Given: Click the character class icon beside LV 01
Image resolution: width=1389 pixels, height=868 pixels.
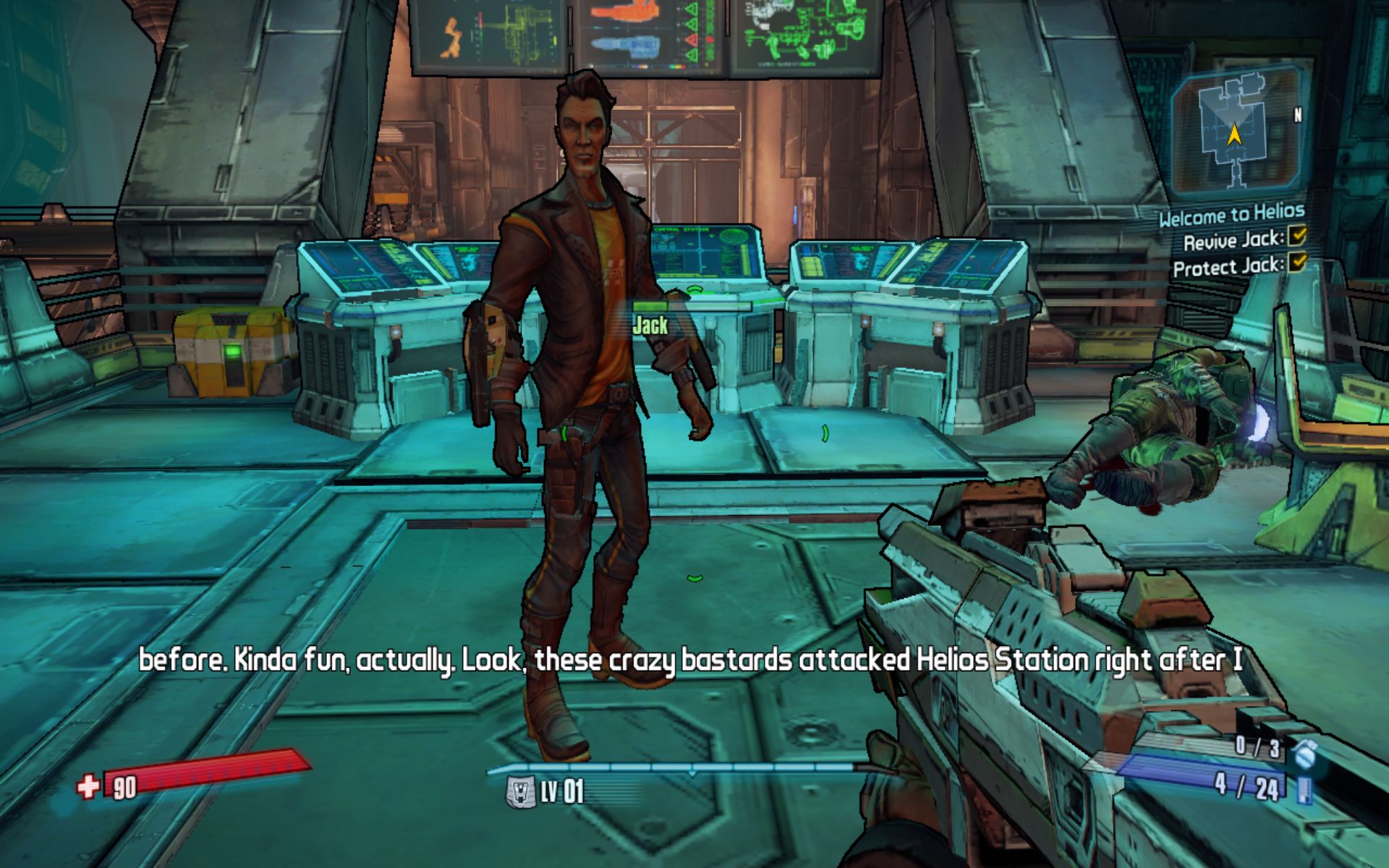Looking at the screenshot, I should pyautogui.click(x=519, y=791).
